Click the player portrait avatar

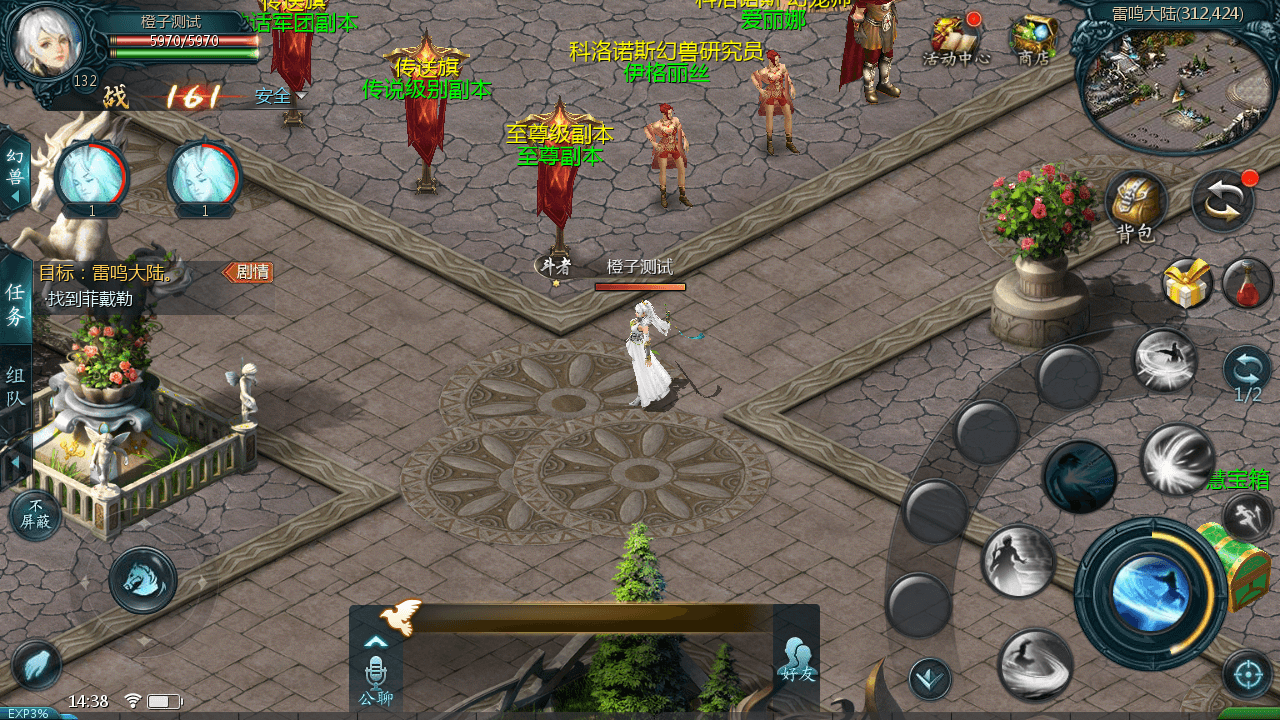47,42
